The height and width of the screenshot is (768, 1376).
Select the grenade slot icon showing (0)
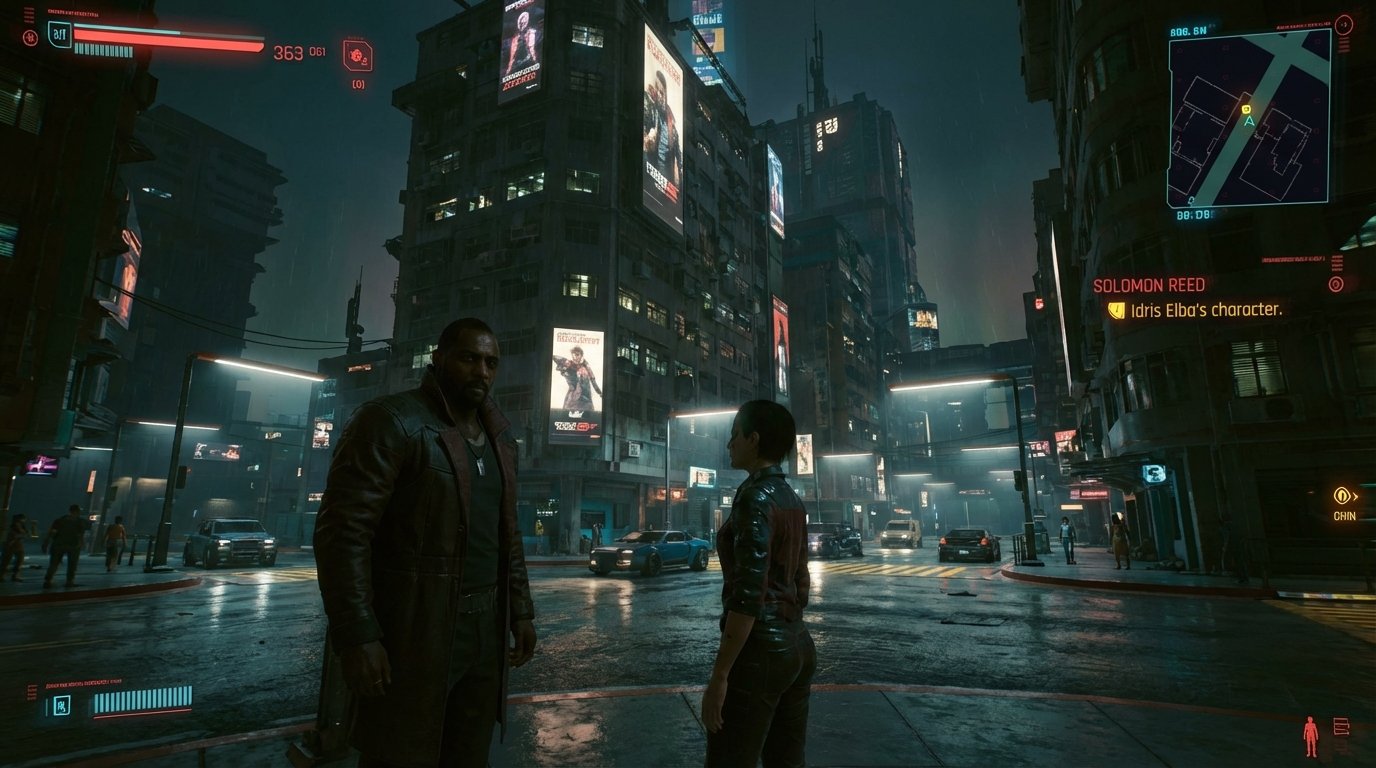point(356,54)
